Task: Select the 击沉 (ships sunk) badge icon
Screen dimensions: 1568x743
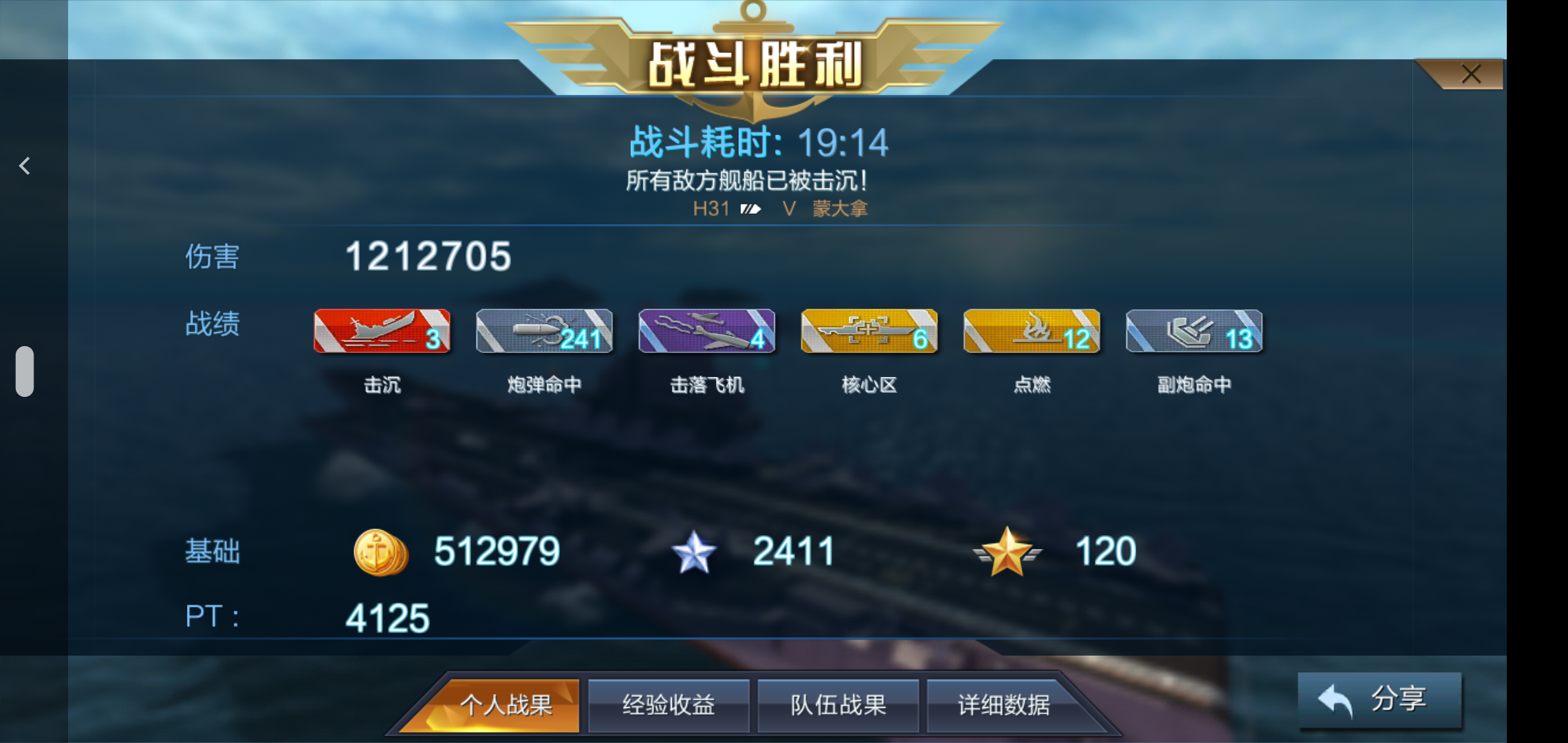Action: tap(382, 332)
